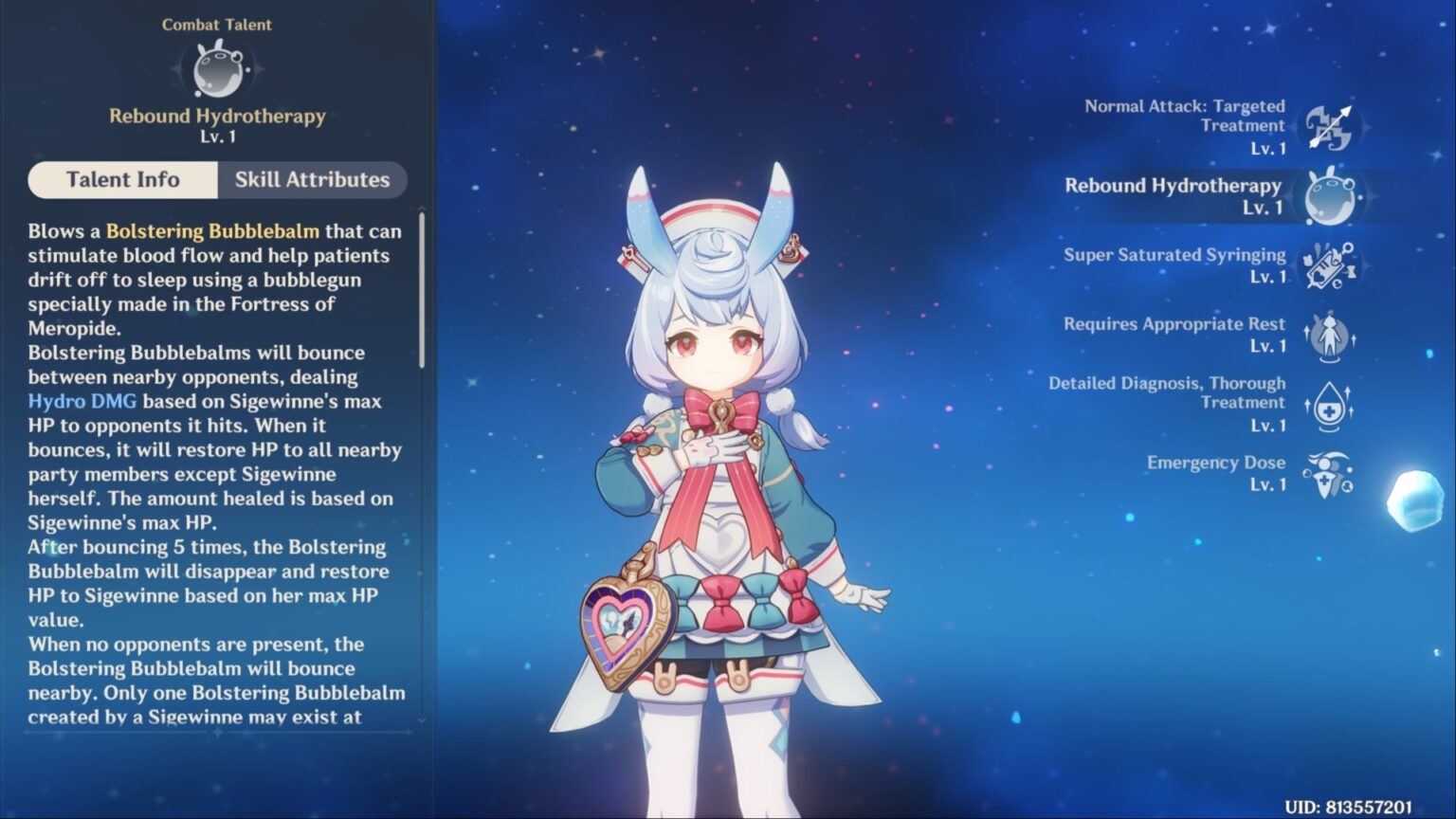Select the Talent Info tab

[121, 179]
